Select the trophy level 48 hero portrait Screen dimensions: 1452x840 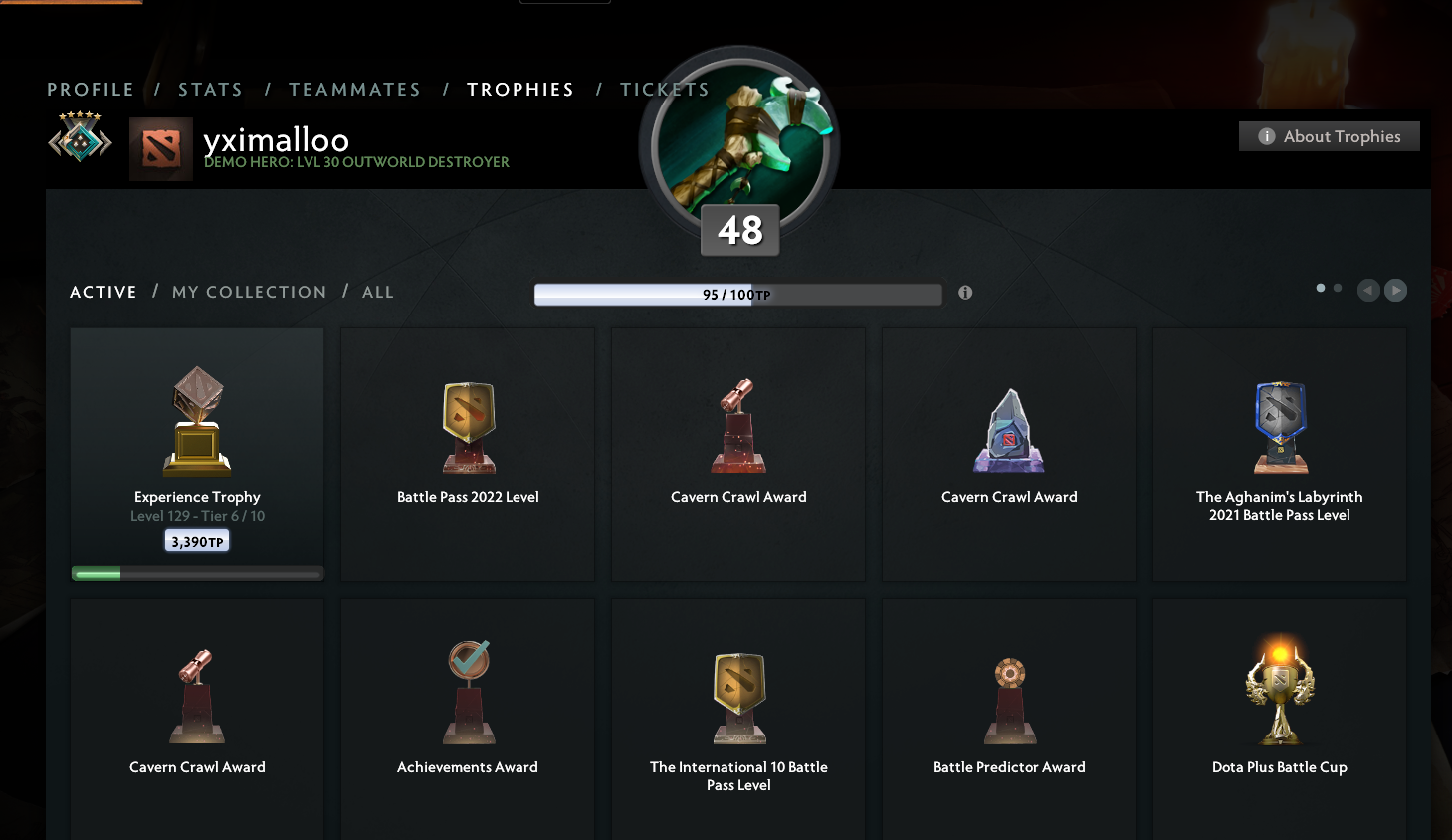pyautogui.click(x=738, y=147)
